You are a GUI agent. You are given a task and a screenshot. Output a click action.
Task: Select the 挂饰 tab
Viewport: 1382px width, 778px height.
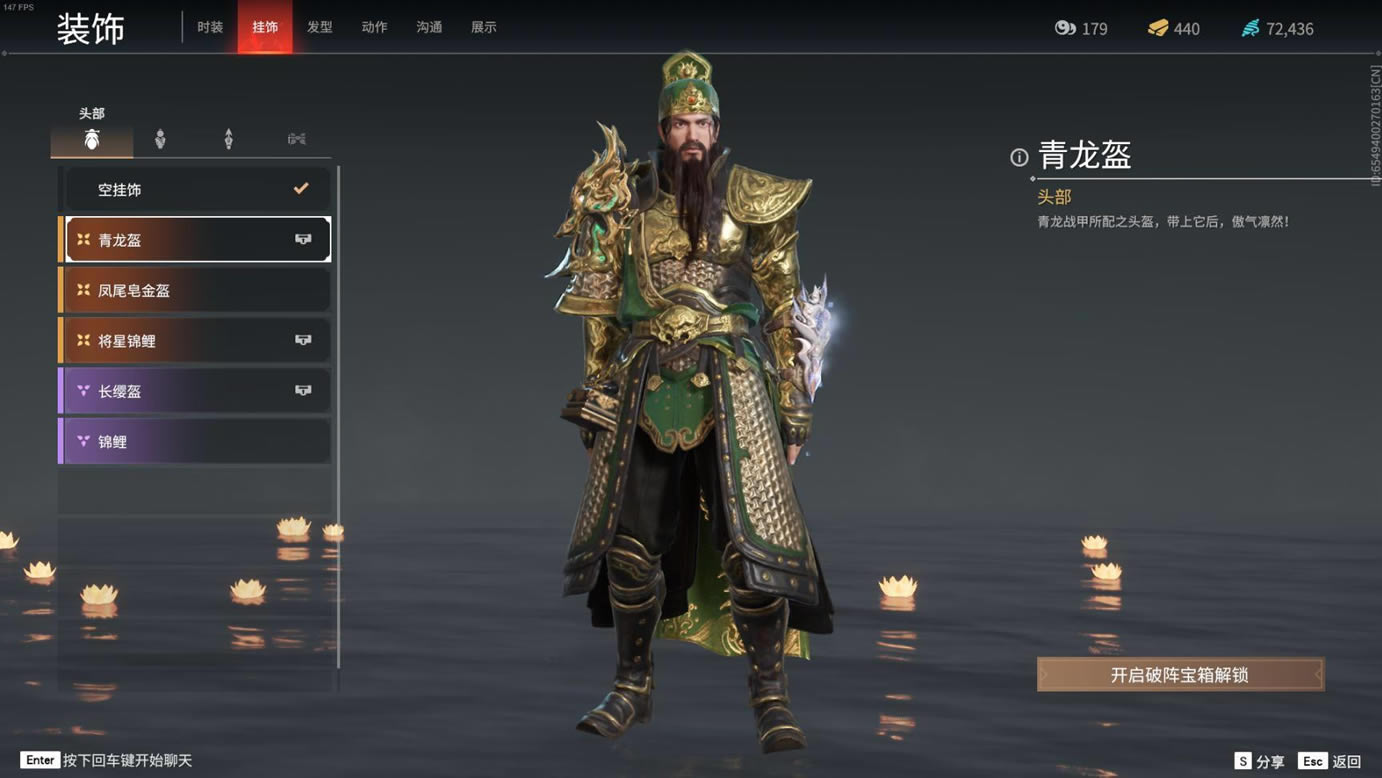tap(265, 27)
